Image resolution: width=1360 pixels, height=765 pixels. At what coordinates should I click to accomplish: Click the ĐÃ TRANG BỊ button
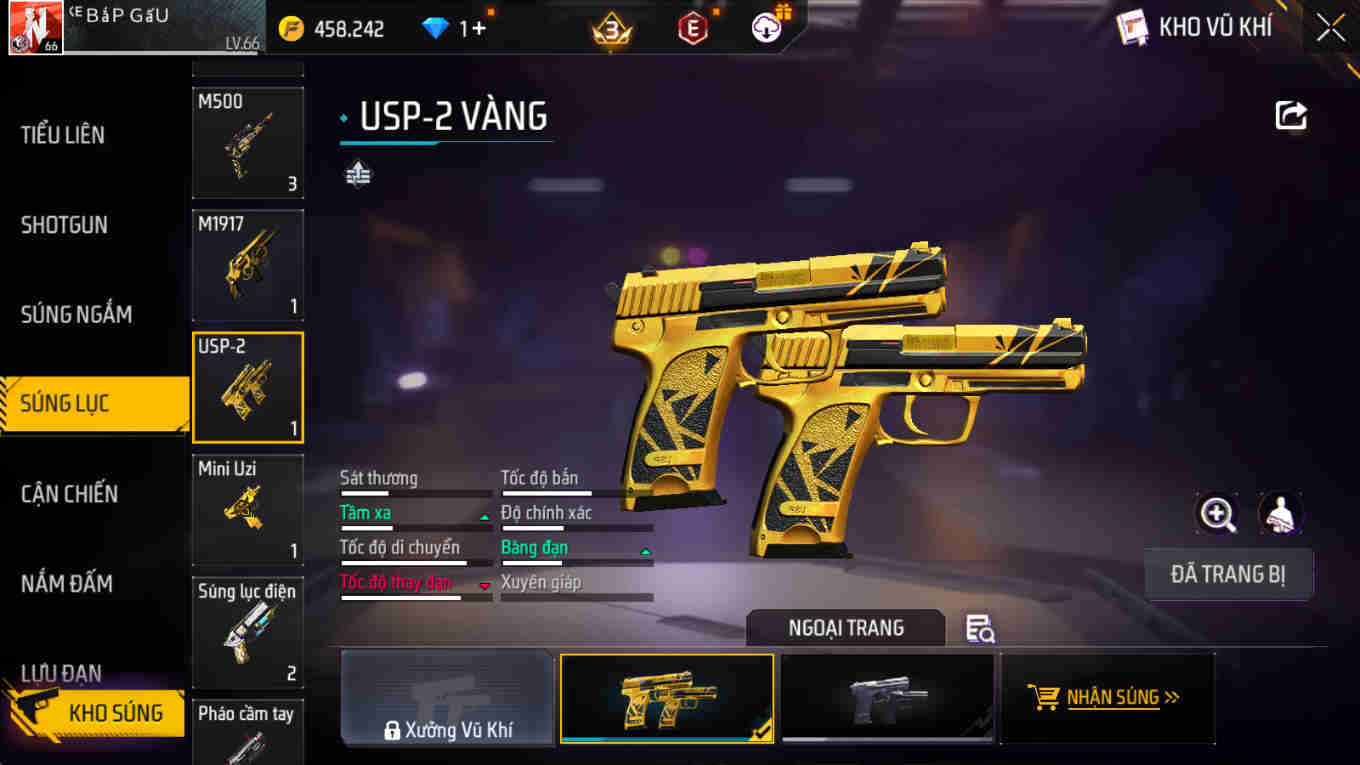1228,574
